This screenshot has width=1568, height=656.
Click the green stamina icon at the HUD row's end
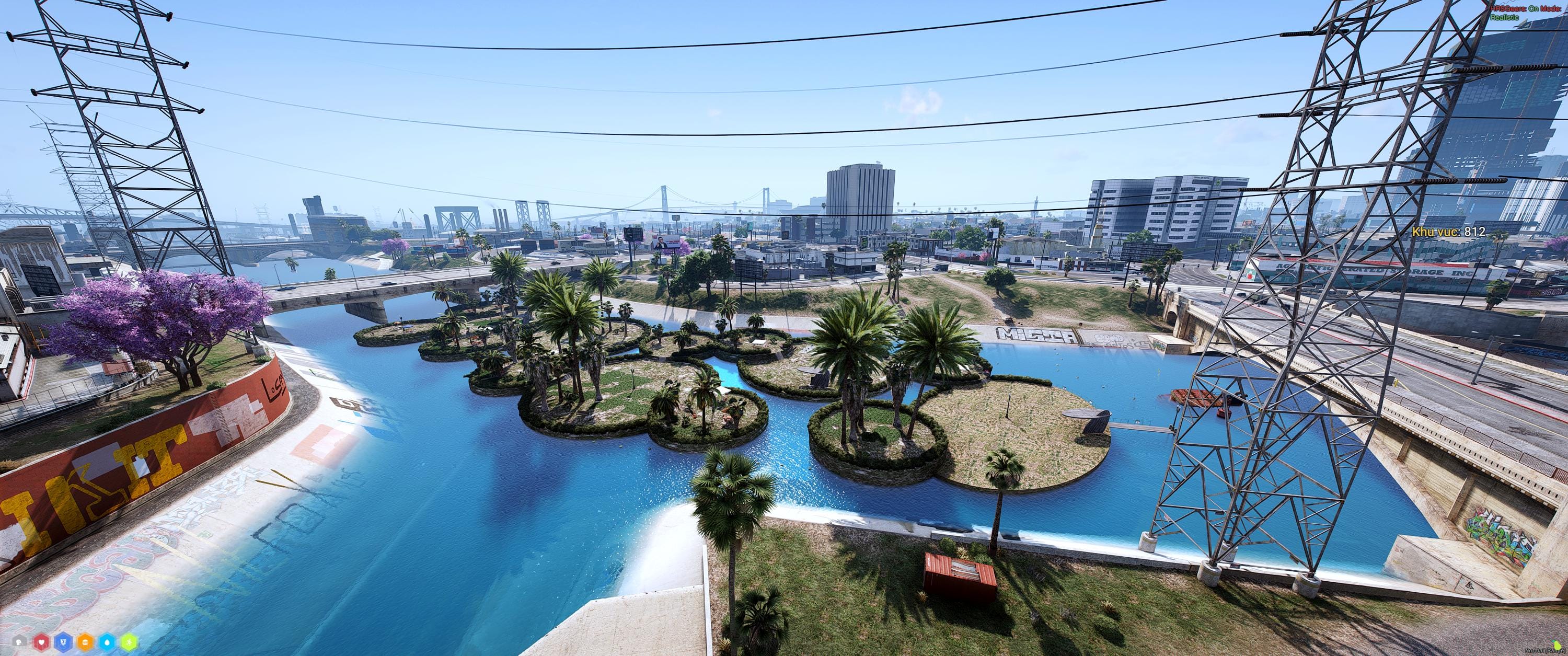pos(130,643)
